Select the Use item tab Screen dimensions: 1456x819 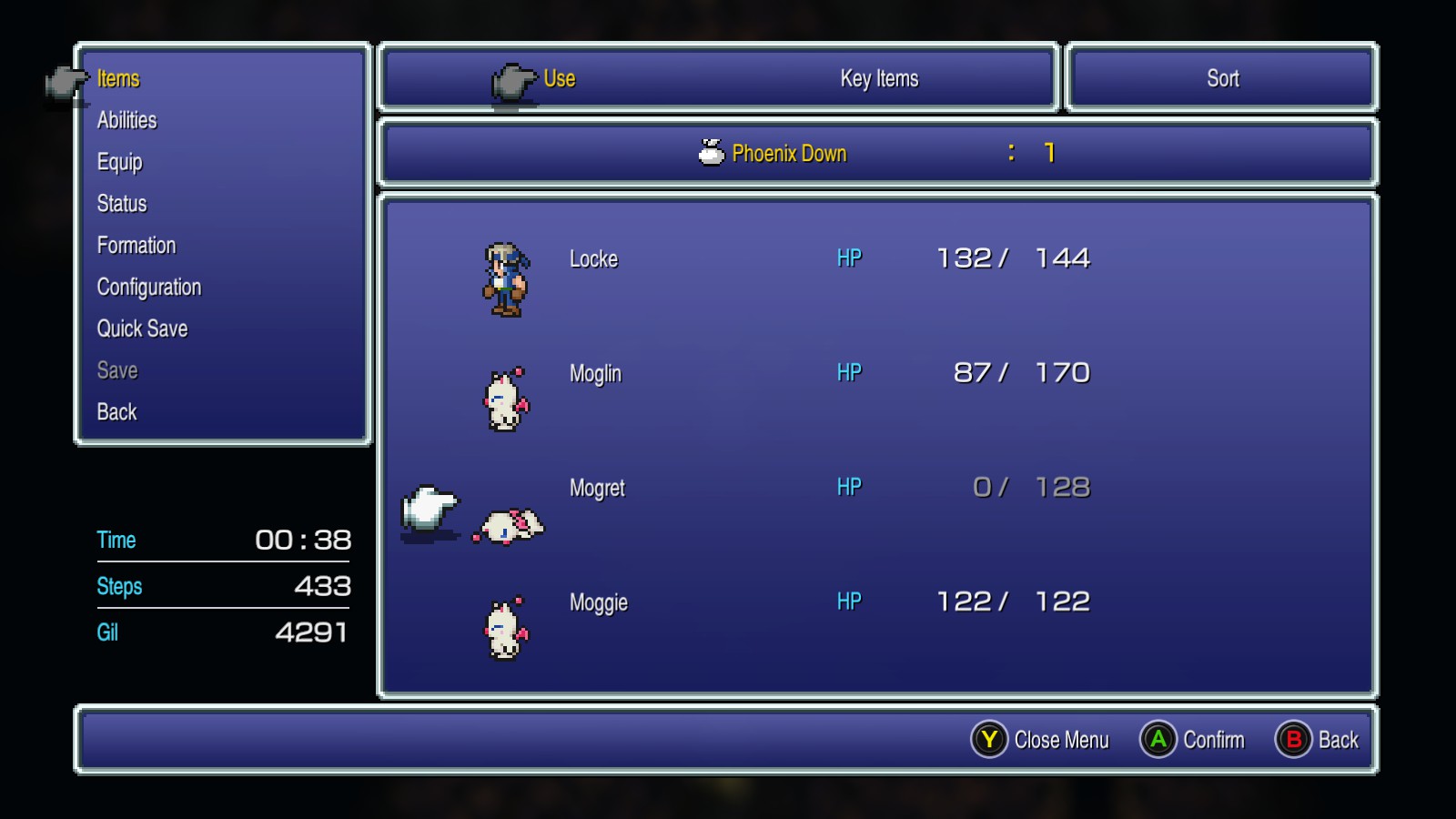tap(559, 79)
